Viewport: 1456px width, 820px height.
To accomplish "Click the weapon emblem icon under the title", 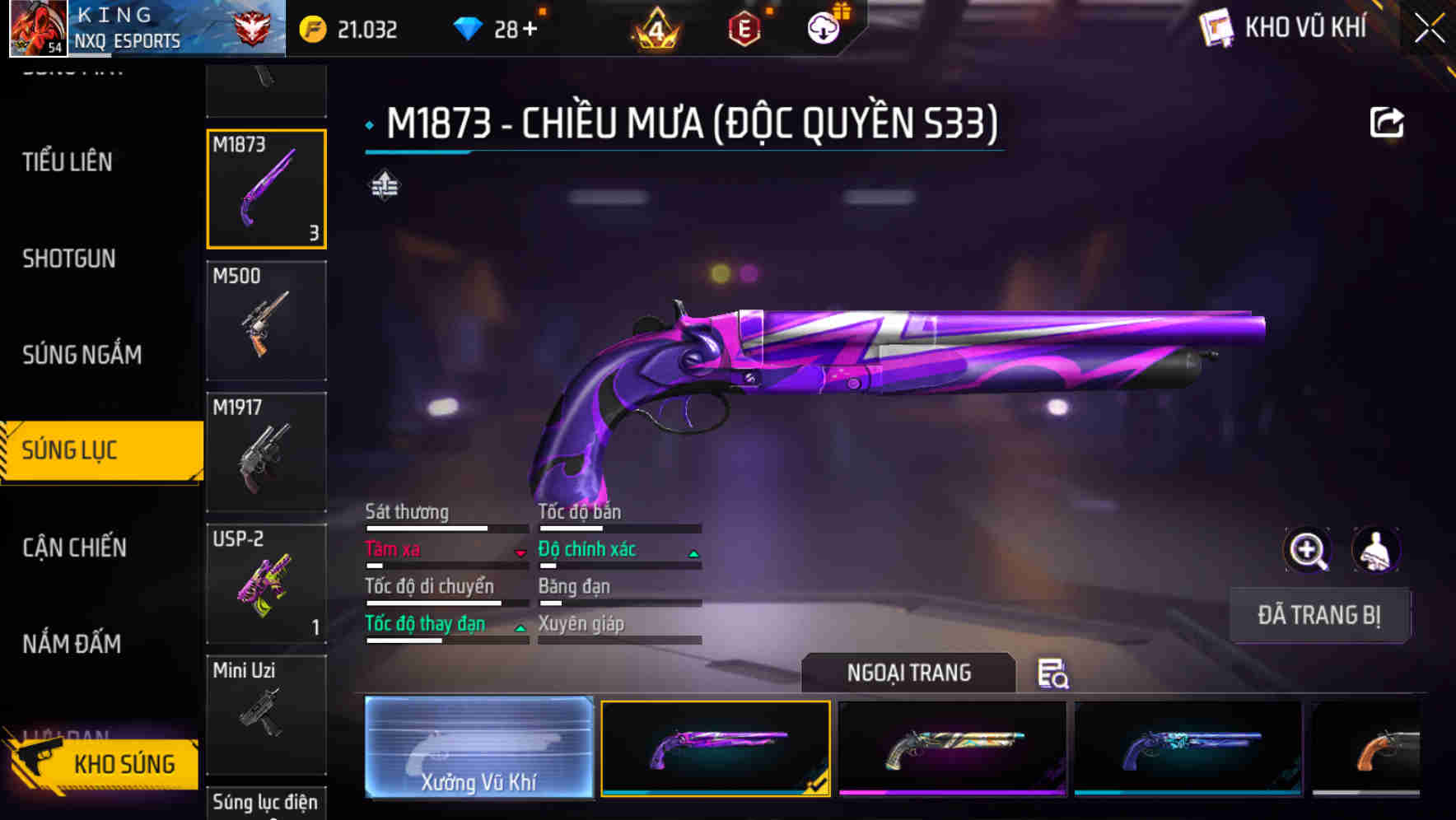I will 384,184.
